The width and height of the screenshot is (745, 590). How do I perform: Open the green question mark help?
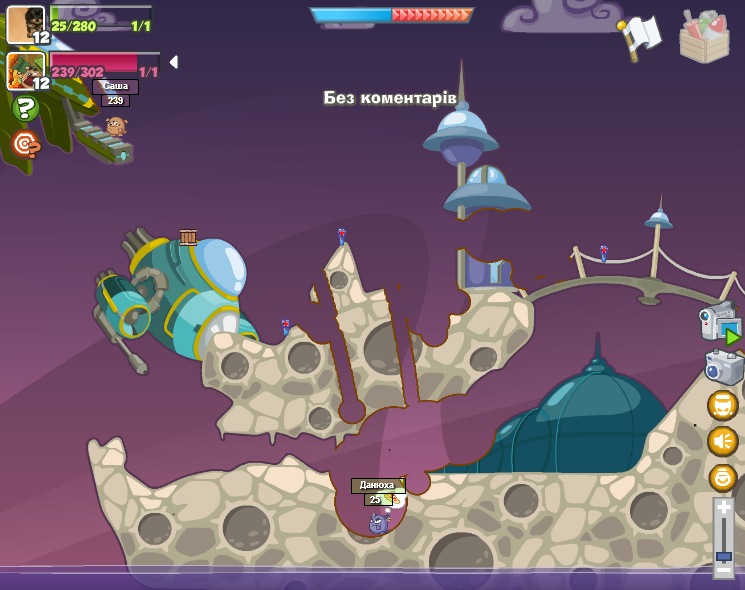[x=26, y=108]
